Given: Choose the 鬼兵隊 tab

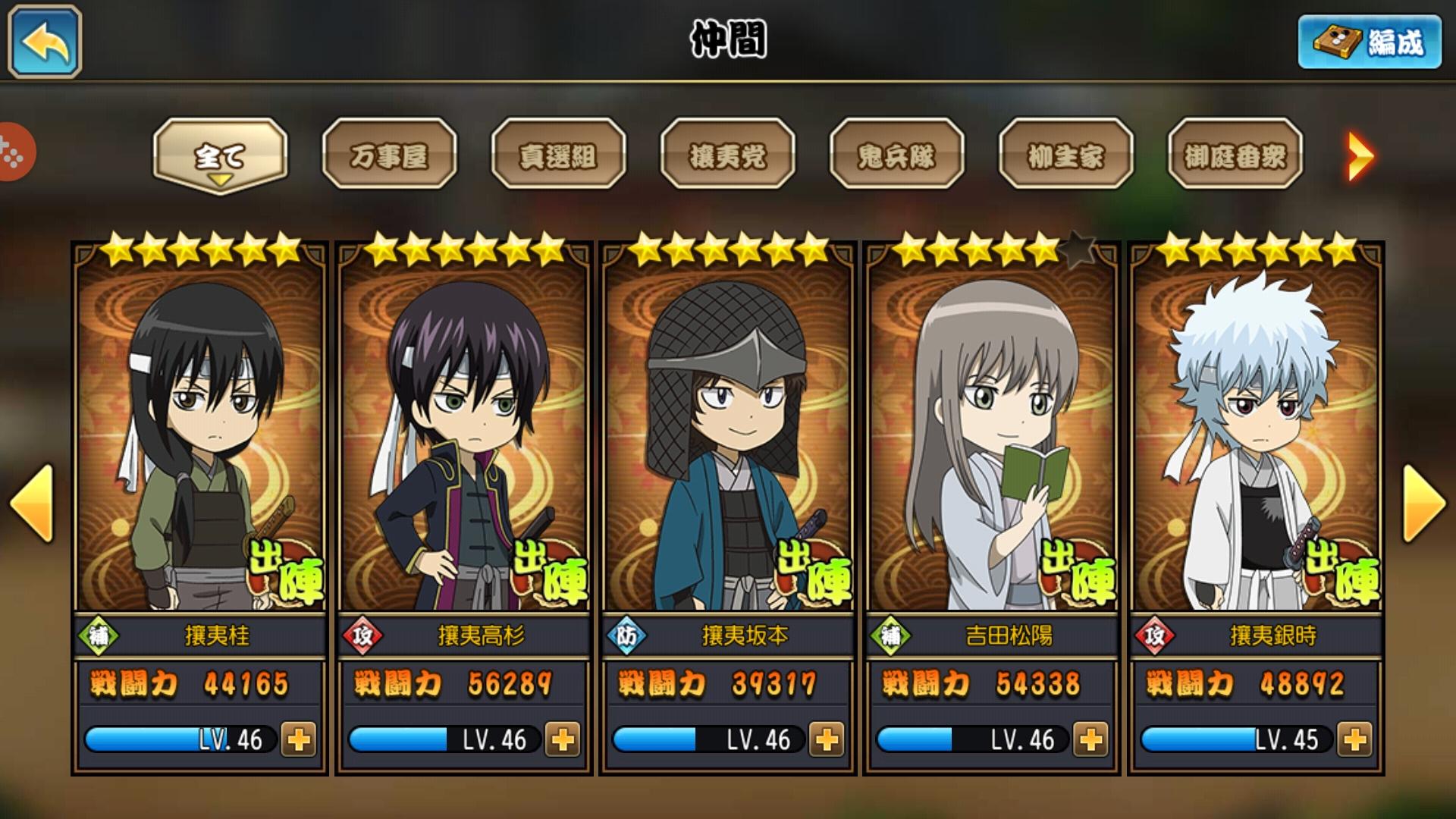Looking at the screenshot, I should click(x=896, y=155).
